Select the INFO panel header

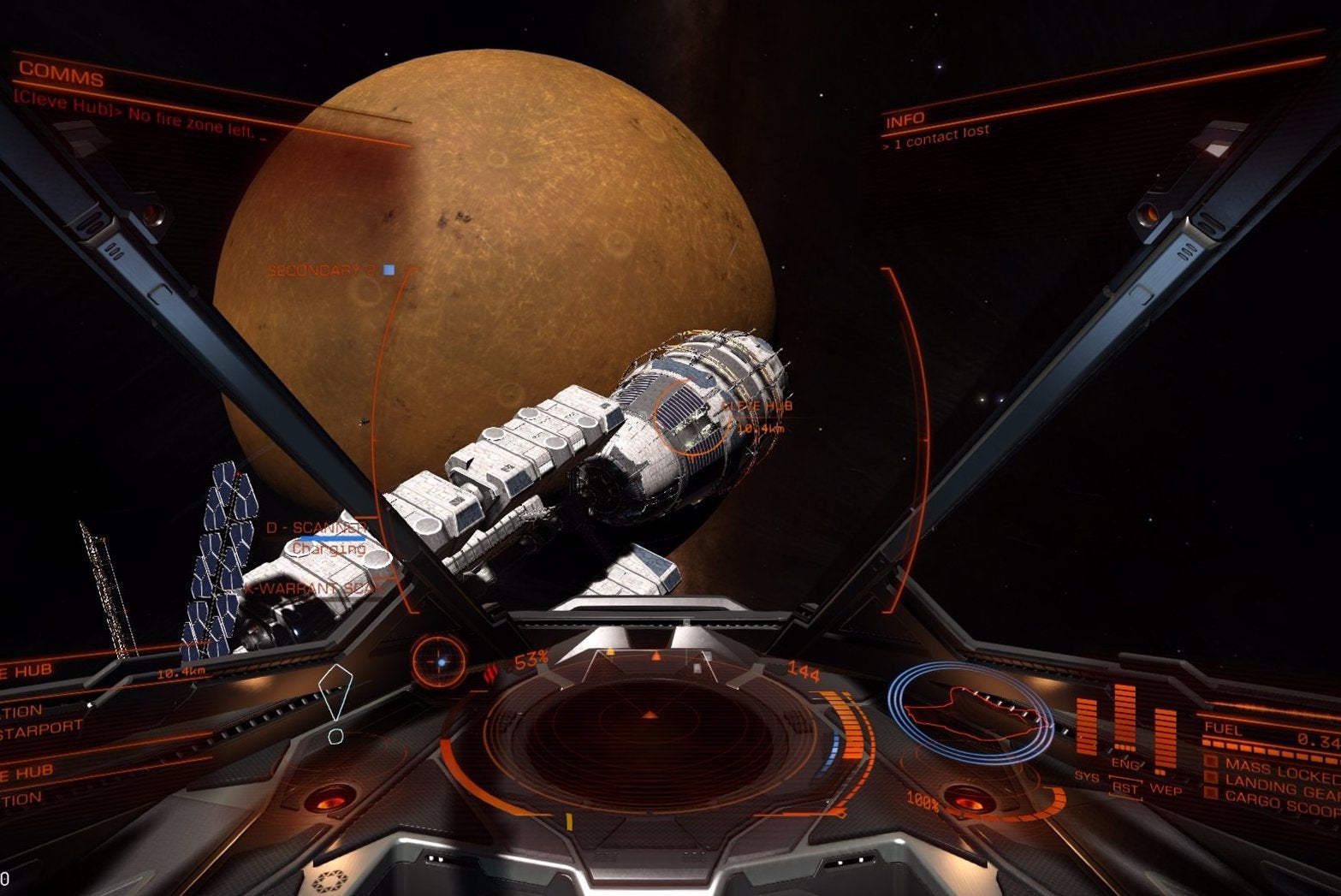tap(905, 120)
